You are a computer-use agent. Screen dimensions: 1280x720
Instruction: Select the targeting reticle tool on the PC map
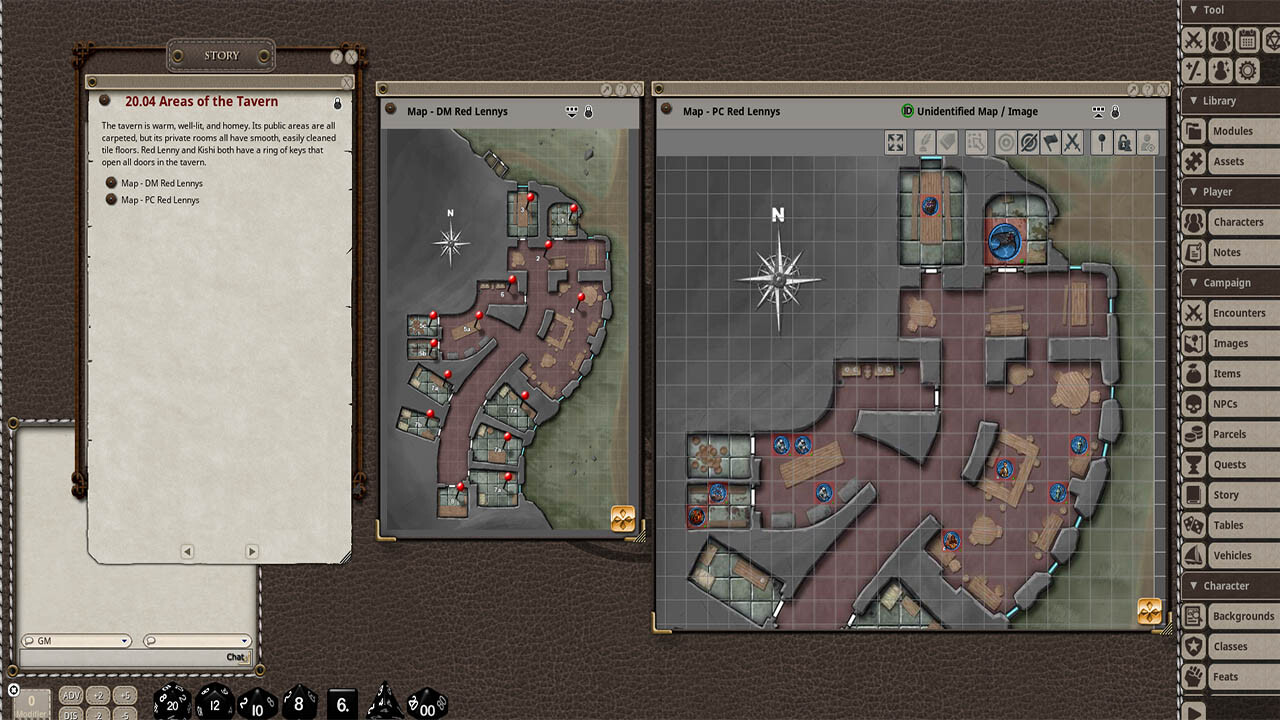coord(1004,142)
